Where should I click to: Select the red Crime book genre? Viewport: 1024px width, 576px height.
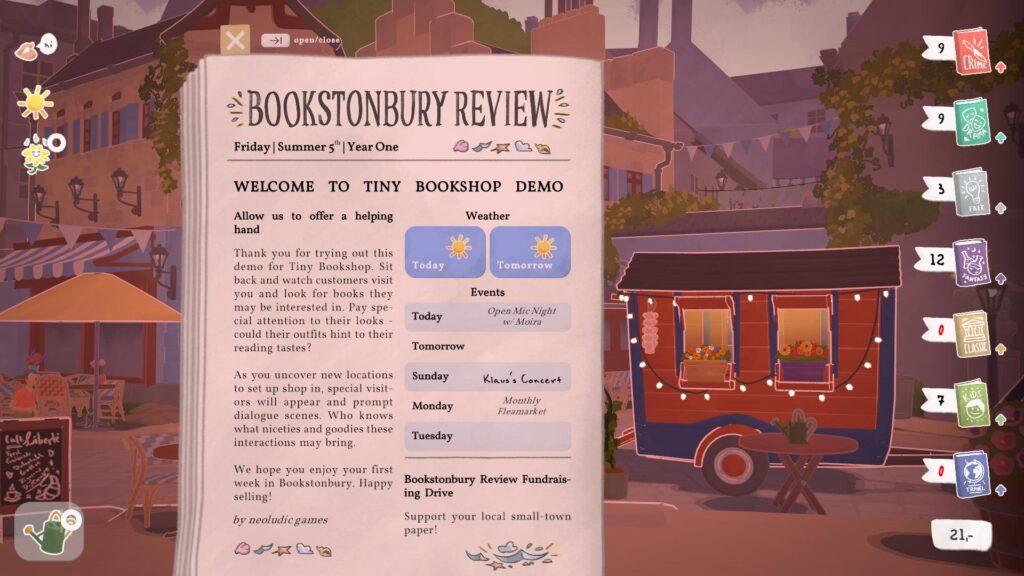[970, 50]
